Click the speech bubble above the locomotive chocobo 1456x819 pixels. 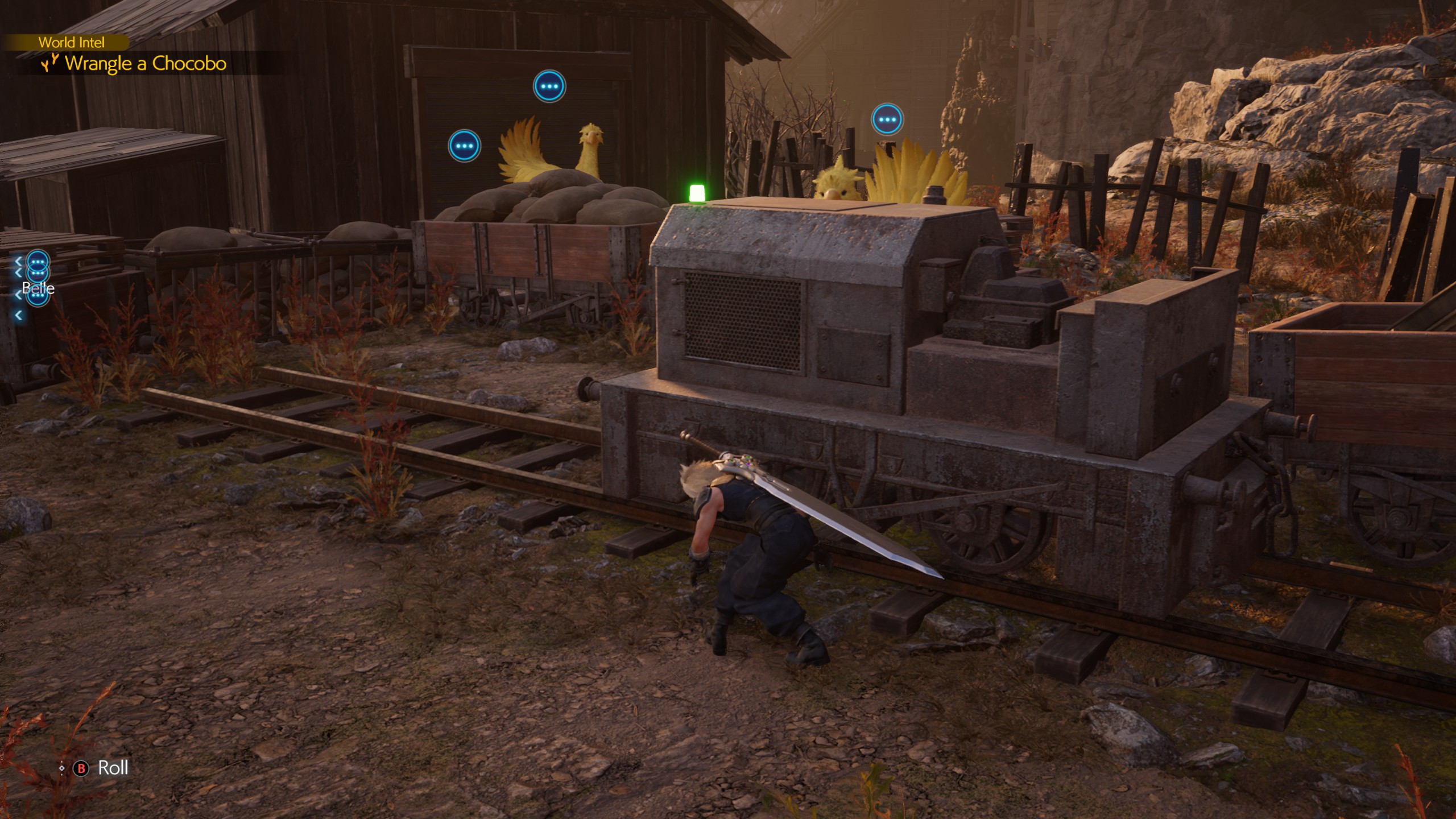[887, 119]
